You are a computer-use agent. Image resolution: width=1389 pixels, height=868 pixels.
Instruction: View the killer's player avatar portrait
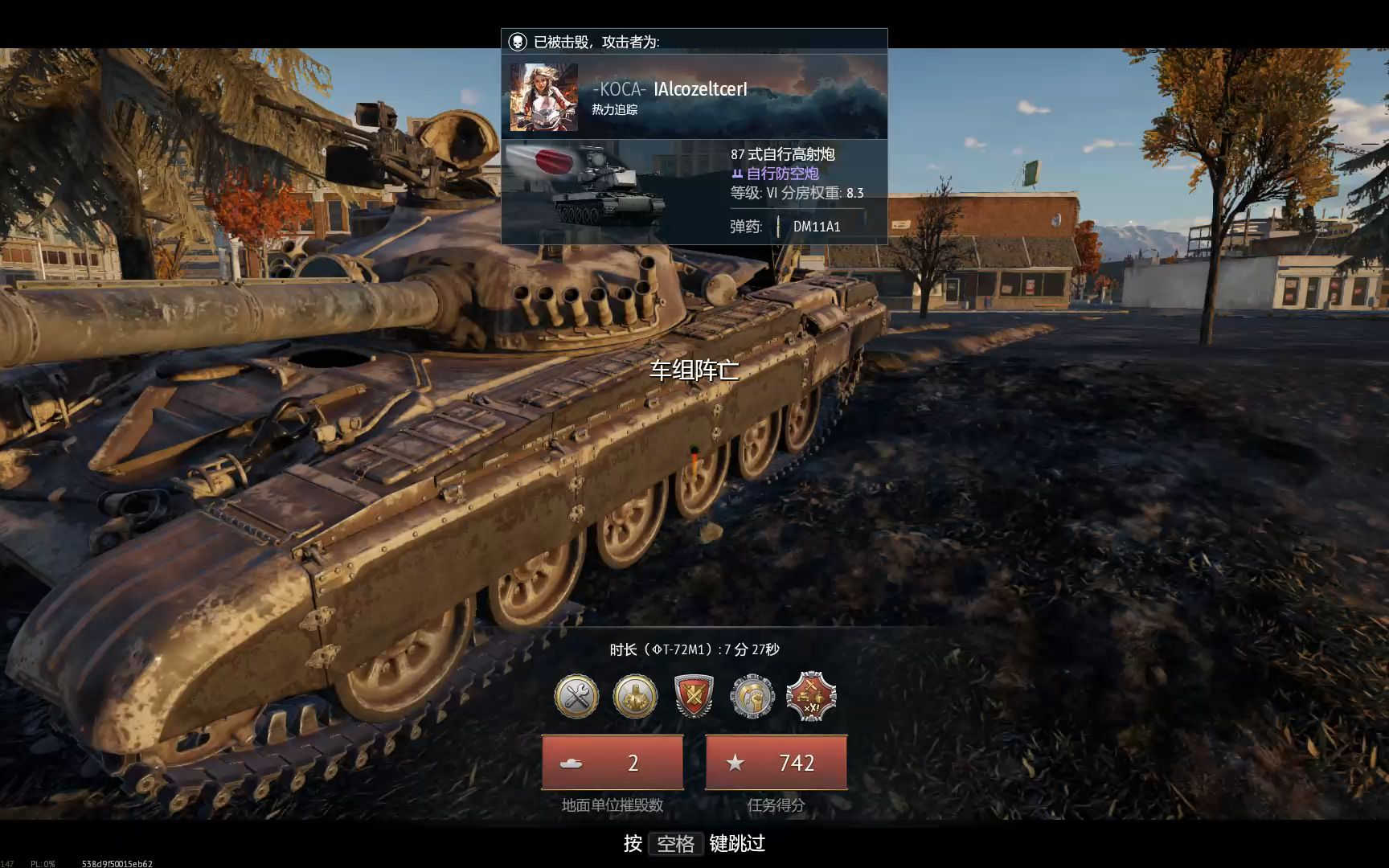[x=544, y=98]
